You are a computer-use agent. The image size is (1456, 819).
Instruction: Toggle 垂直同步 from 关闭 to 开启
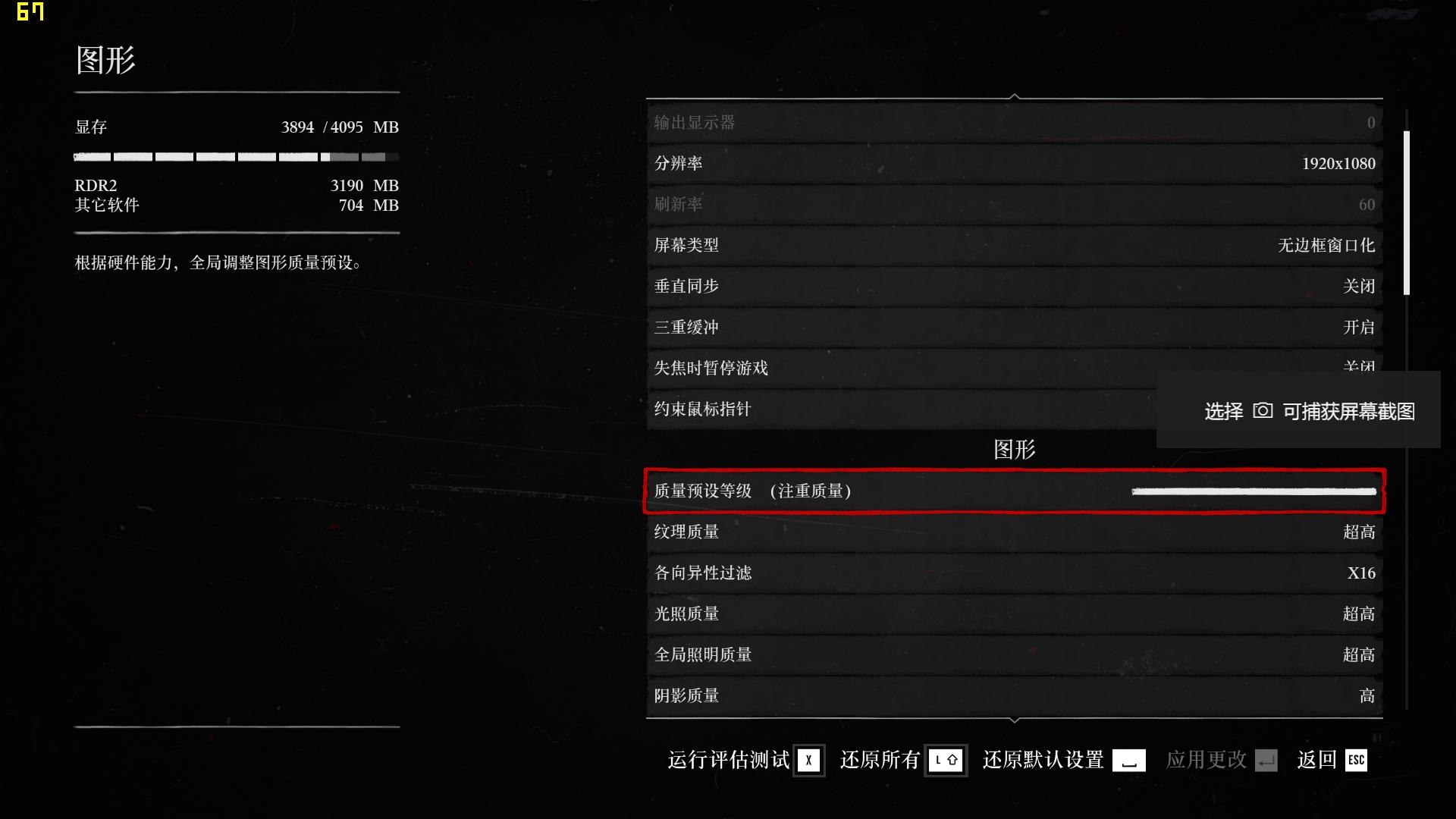[1015, 287]
